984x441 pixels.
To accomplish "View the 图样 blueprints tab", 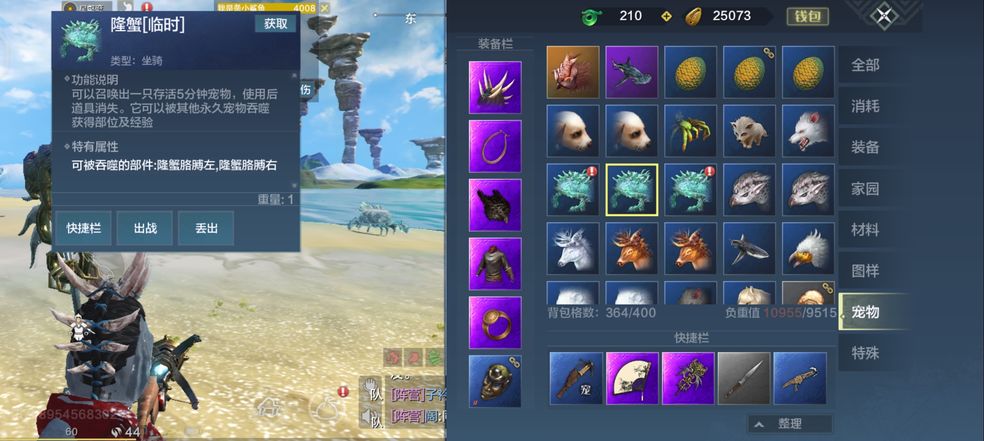I will (864, 270).
